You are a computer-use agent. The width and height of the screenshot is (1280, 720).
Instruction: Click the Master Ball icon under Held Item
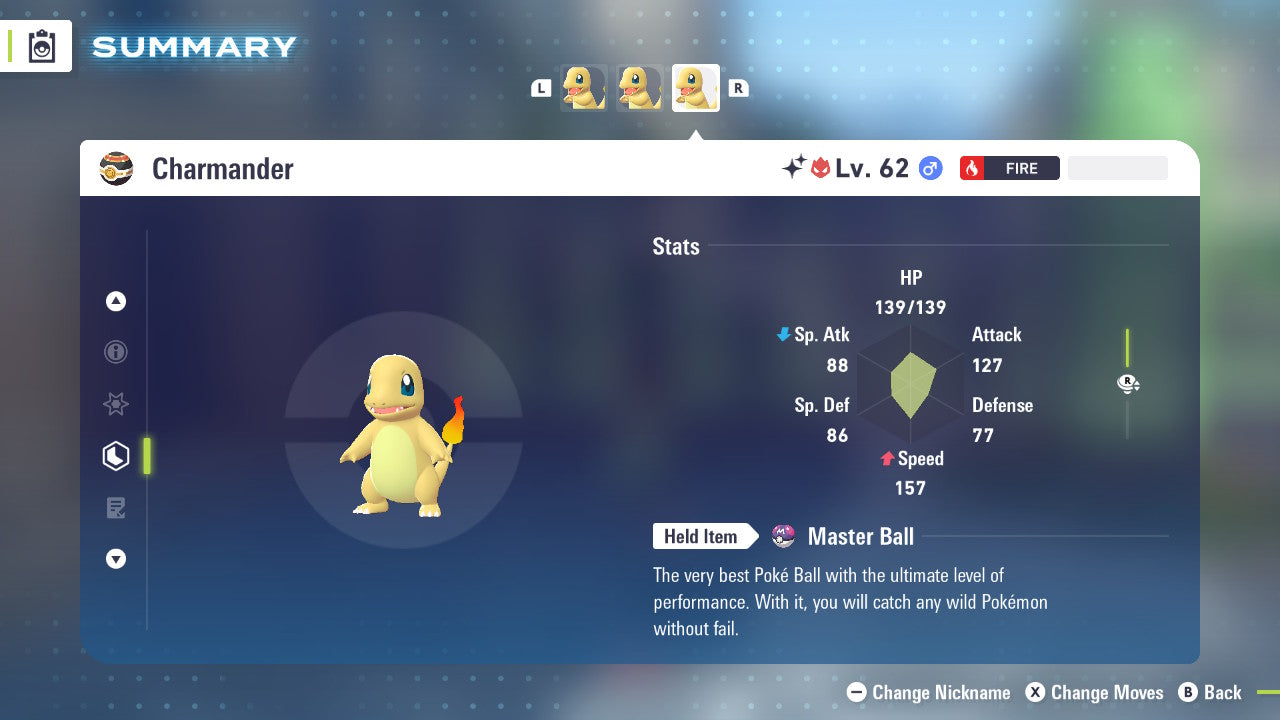coord(784,536)
